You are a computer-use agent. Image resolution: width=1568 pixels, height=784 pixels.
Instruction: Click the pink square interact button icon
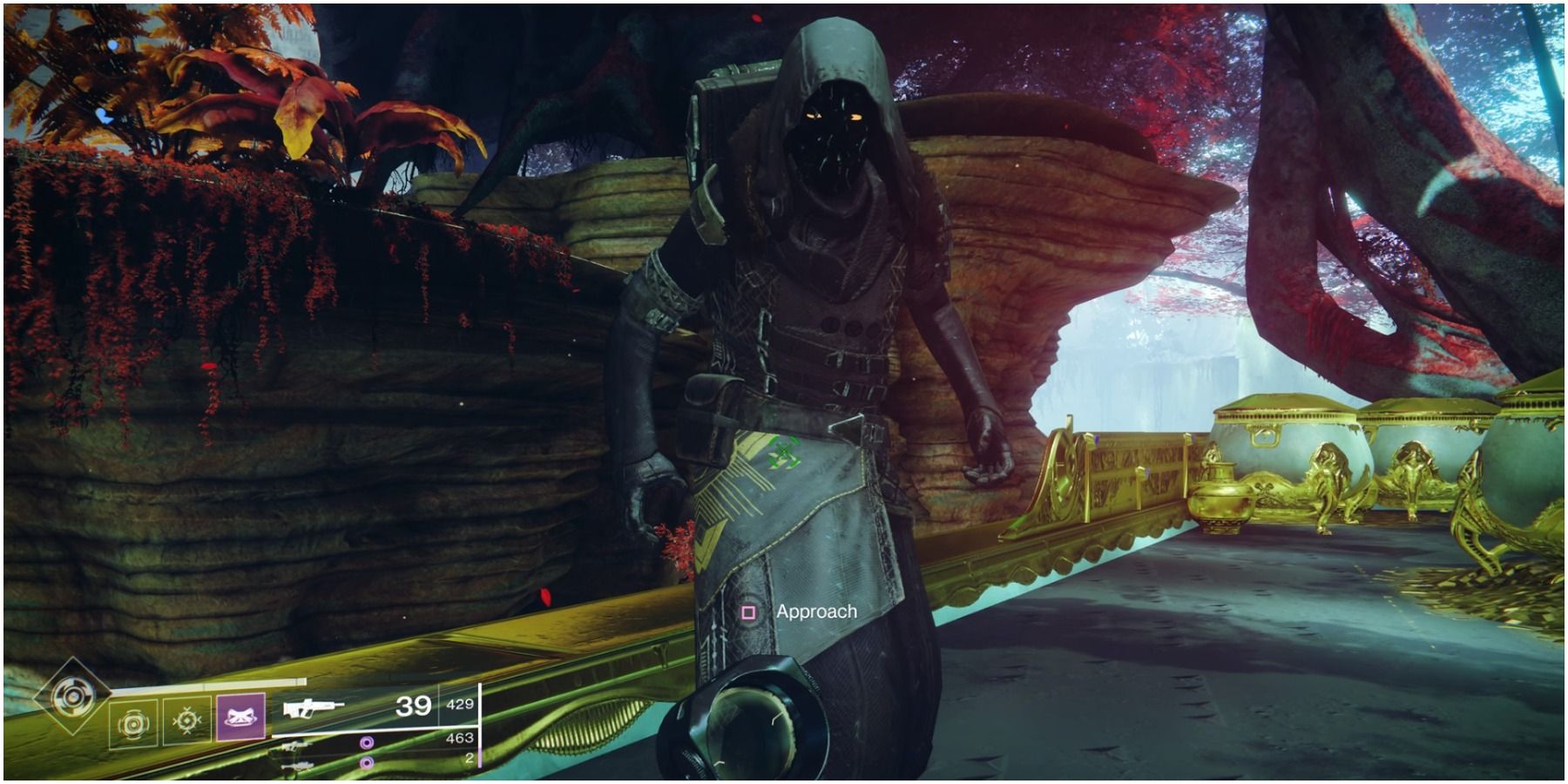click(747, 612)
